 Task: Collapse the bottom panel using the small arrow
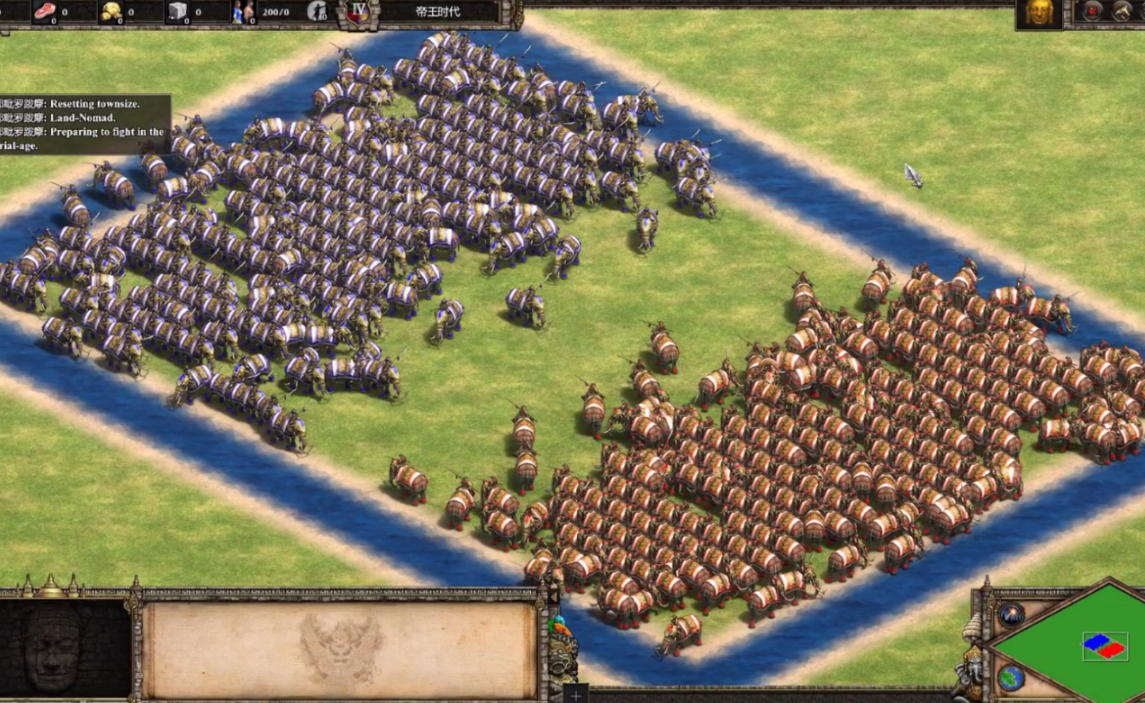[552, 598]
